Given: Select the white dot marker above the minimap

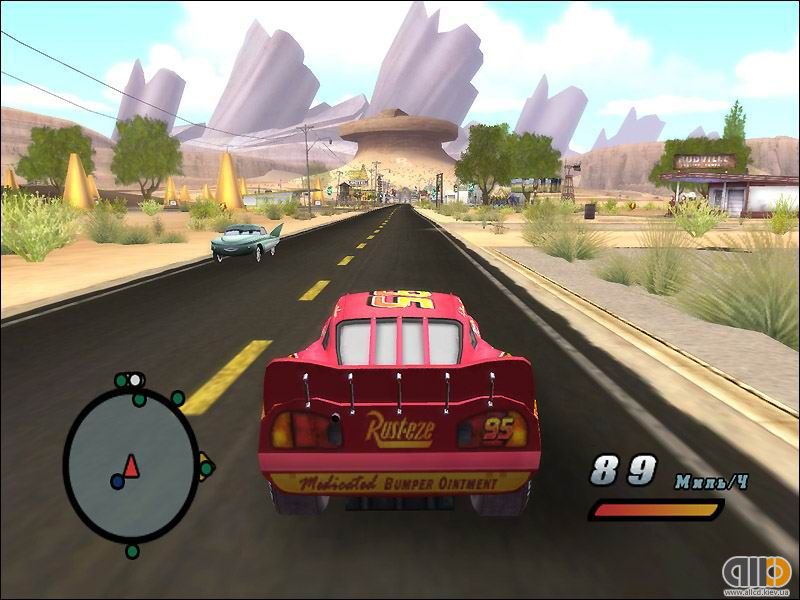Looking at the screenshot, I should pos(135,380).
